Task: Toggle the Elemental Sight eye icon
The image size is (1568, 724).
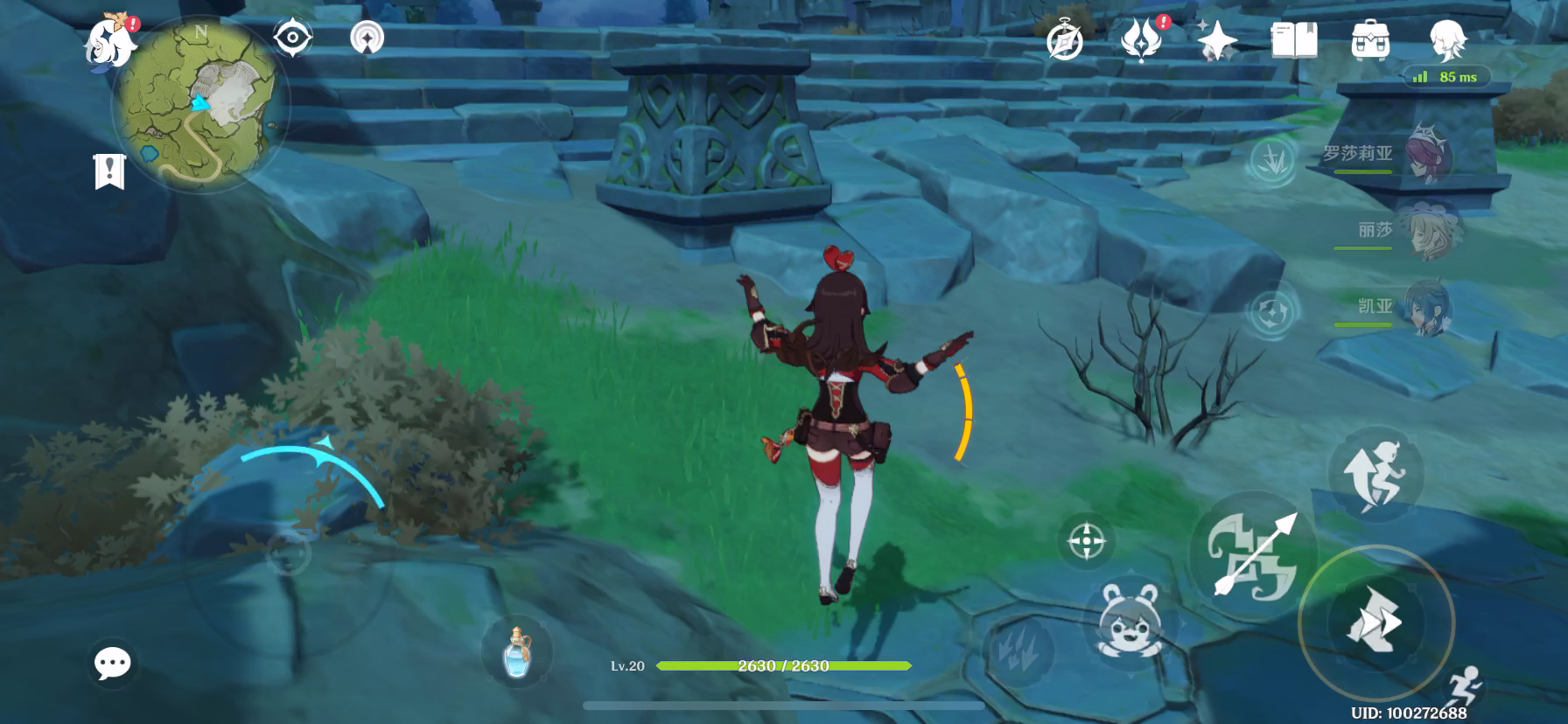Action: pyautogui.click(x=292, y=38)
